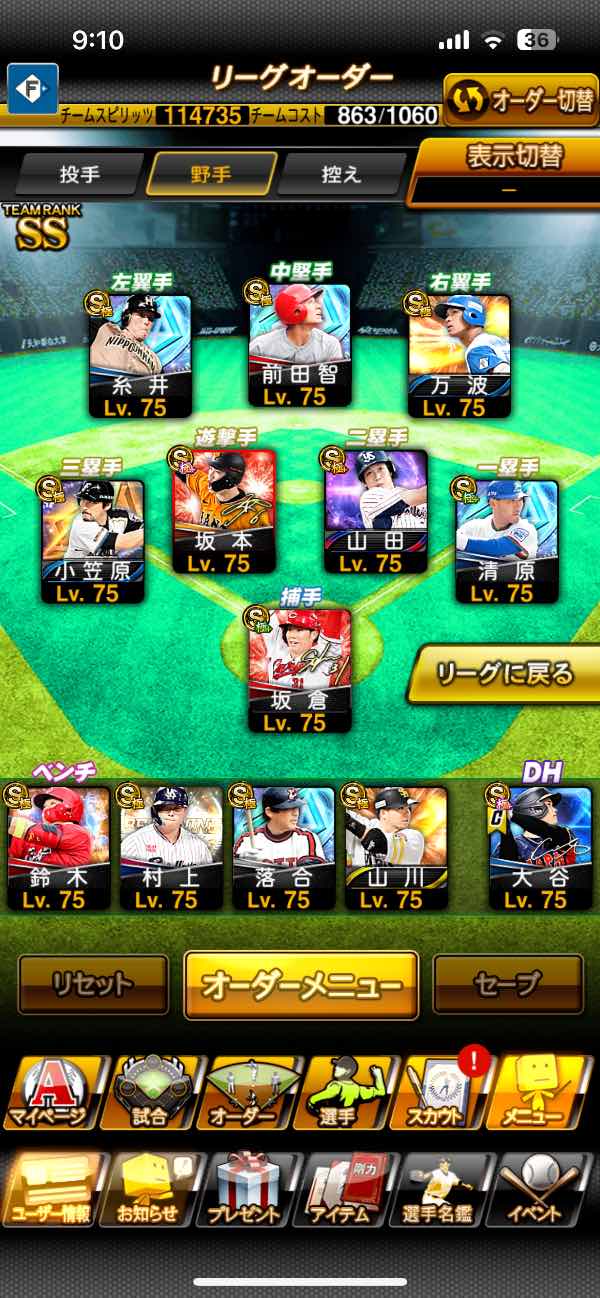
Task: Tap the blue F team emblem icon
Action: [33, 88]
